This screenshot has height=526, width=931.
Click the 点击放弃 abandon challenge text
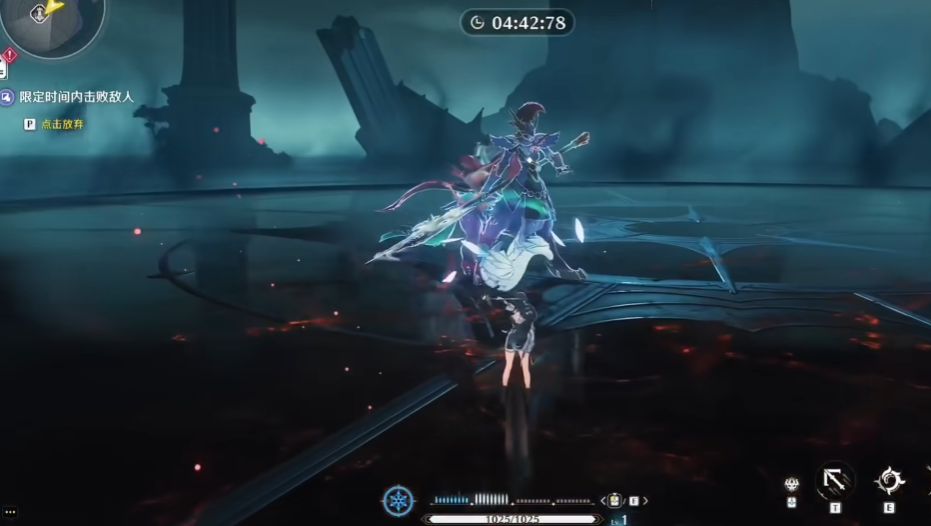click(61, 124)
